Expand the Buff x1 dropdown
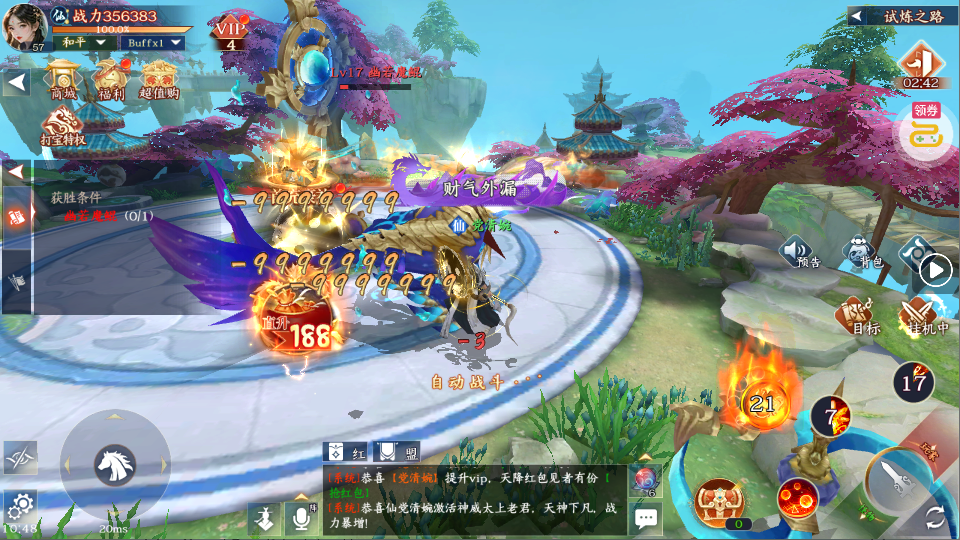This screenshot has height=540, width=960. pyautogui.click(x=154, y=43)
